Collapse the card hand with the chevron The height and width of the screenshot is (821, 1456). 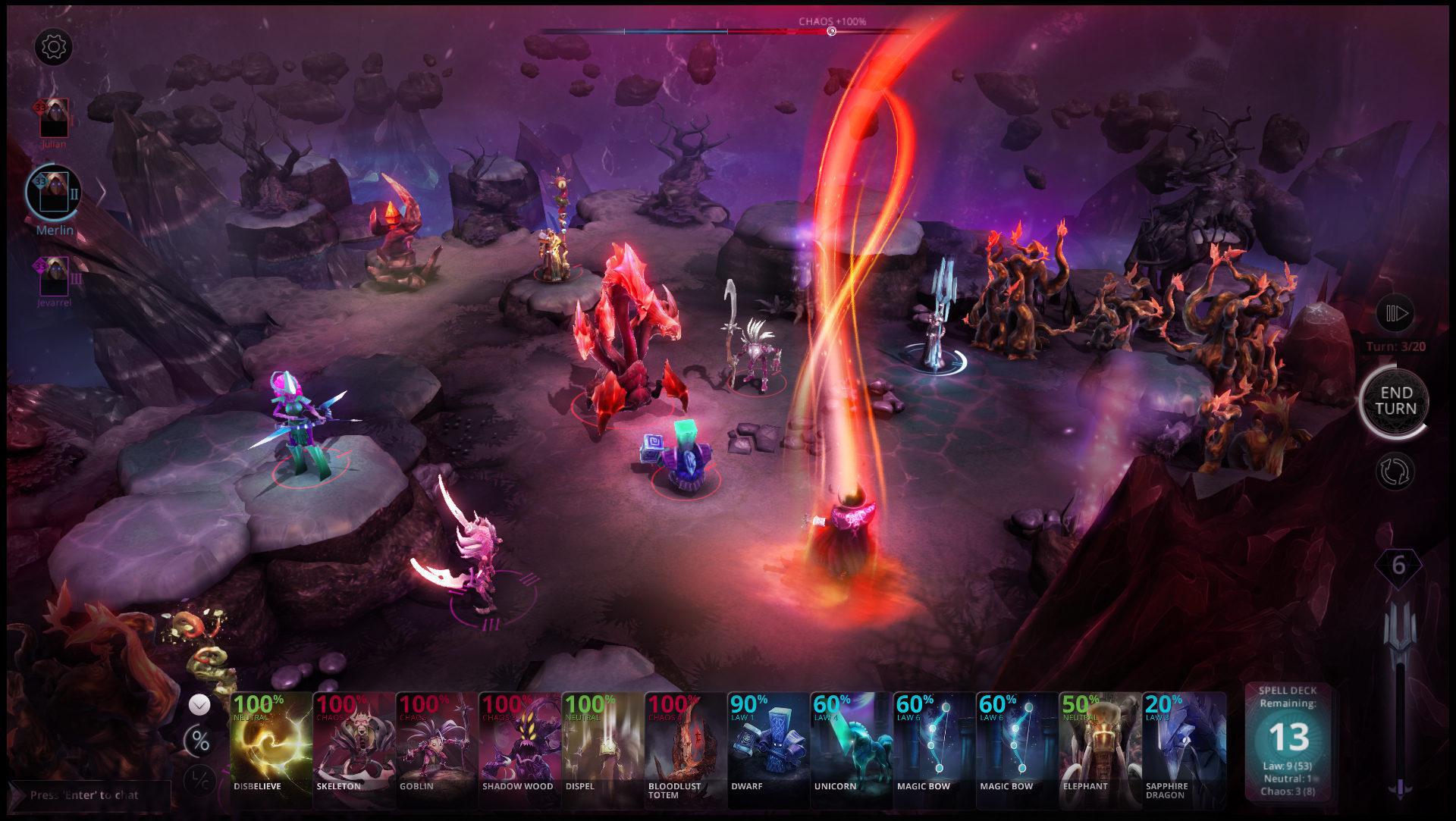click(201, 705)
